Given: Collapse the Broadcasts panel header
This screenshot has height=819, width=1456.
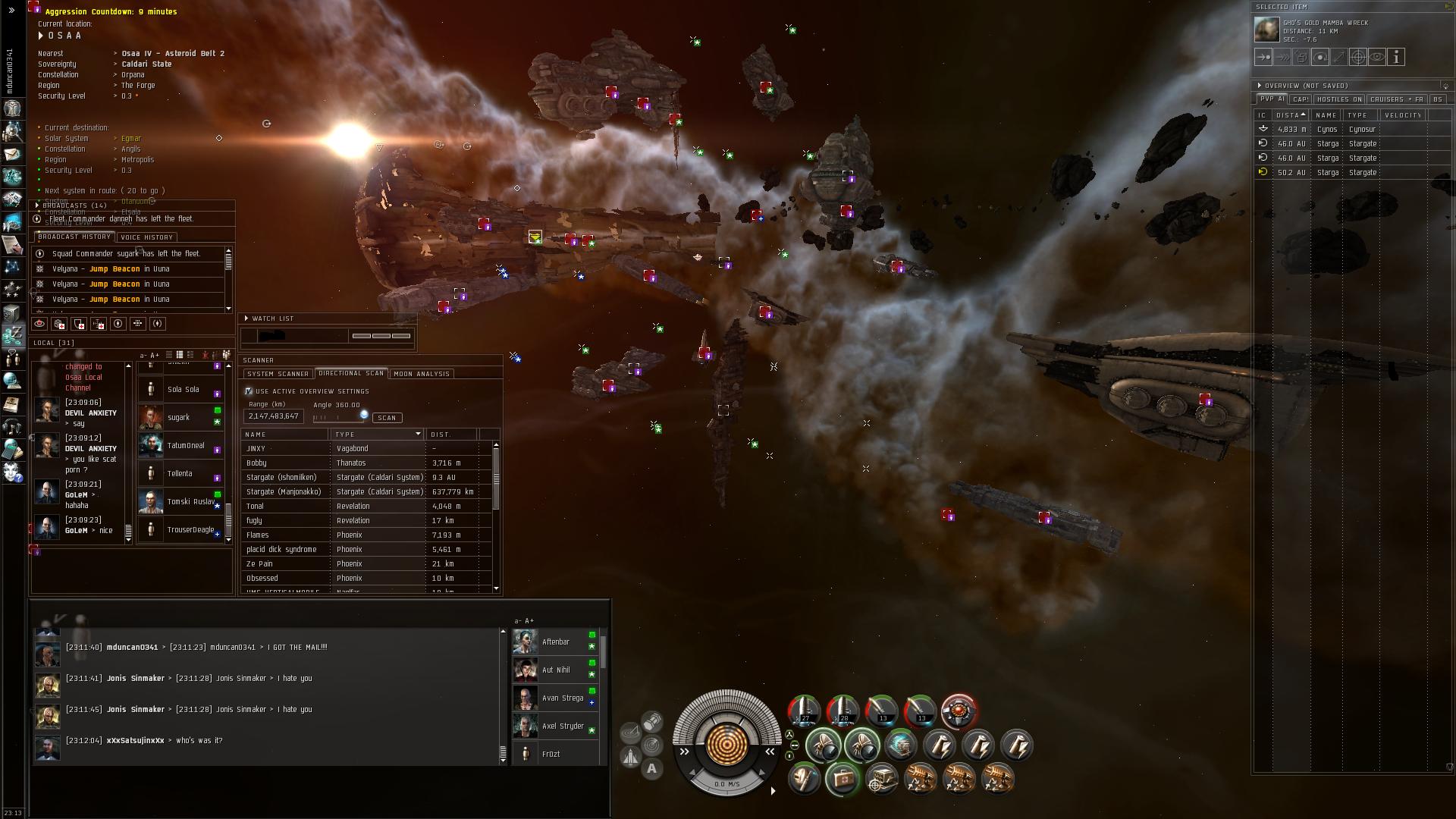Looking at the screenshot, I should [x=37, y=206].
